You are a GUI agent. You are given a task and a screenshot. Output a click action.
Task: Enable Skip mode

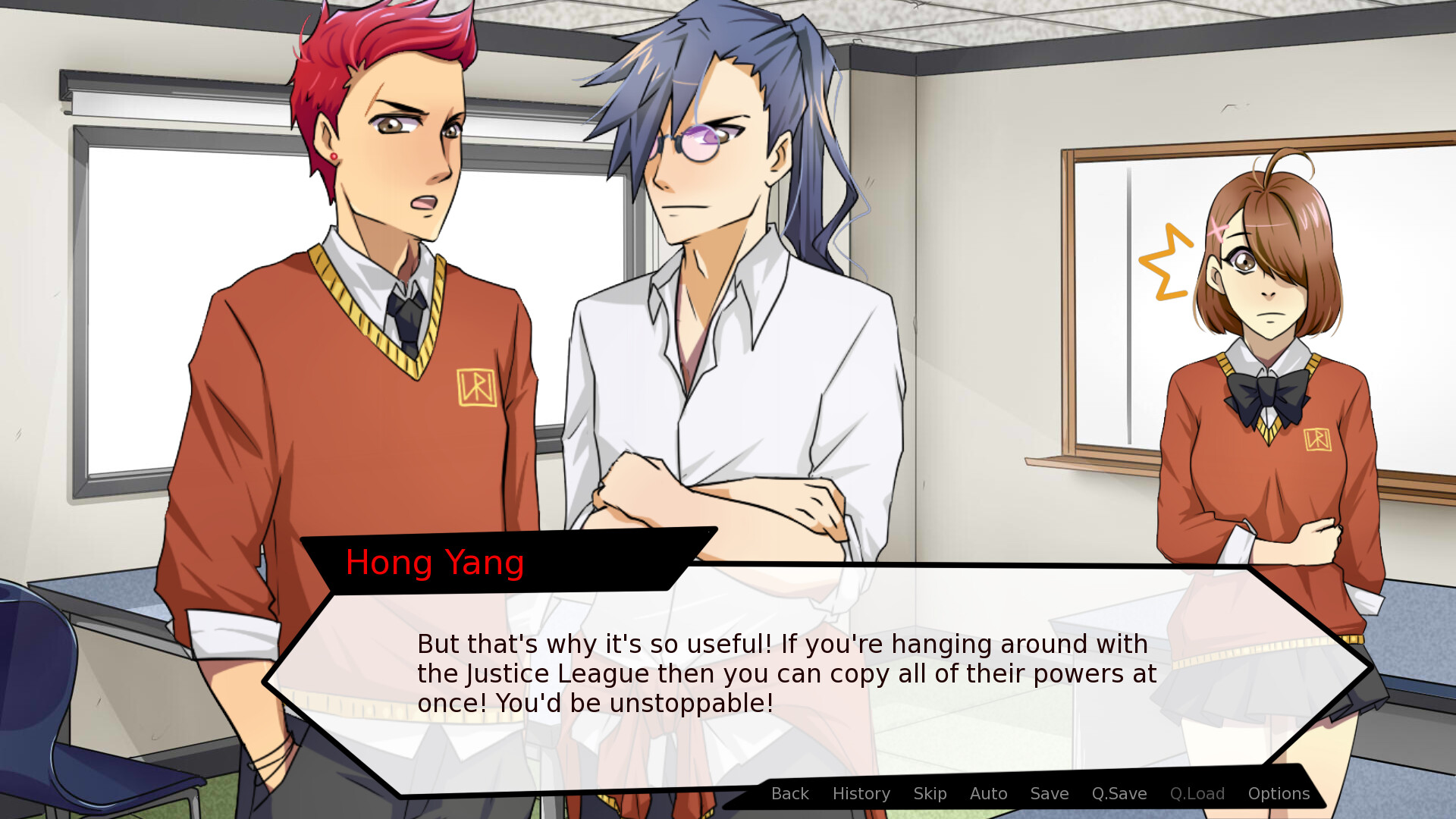coord(930,794)
